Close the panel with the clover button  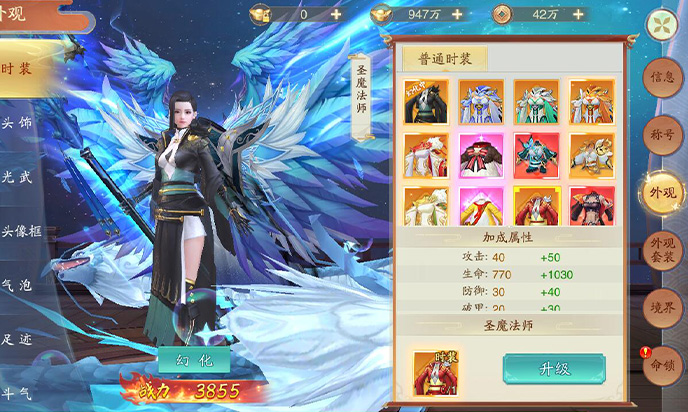coord(662,22)
